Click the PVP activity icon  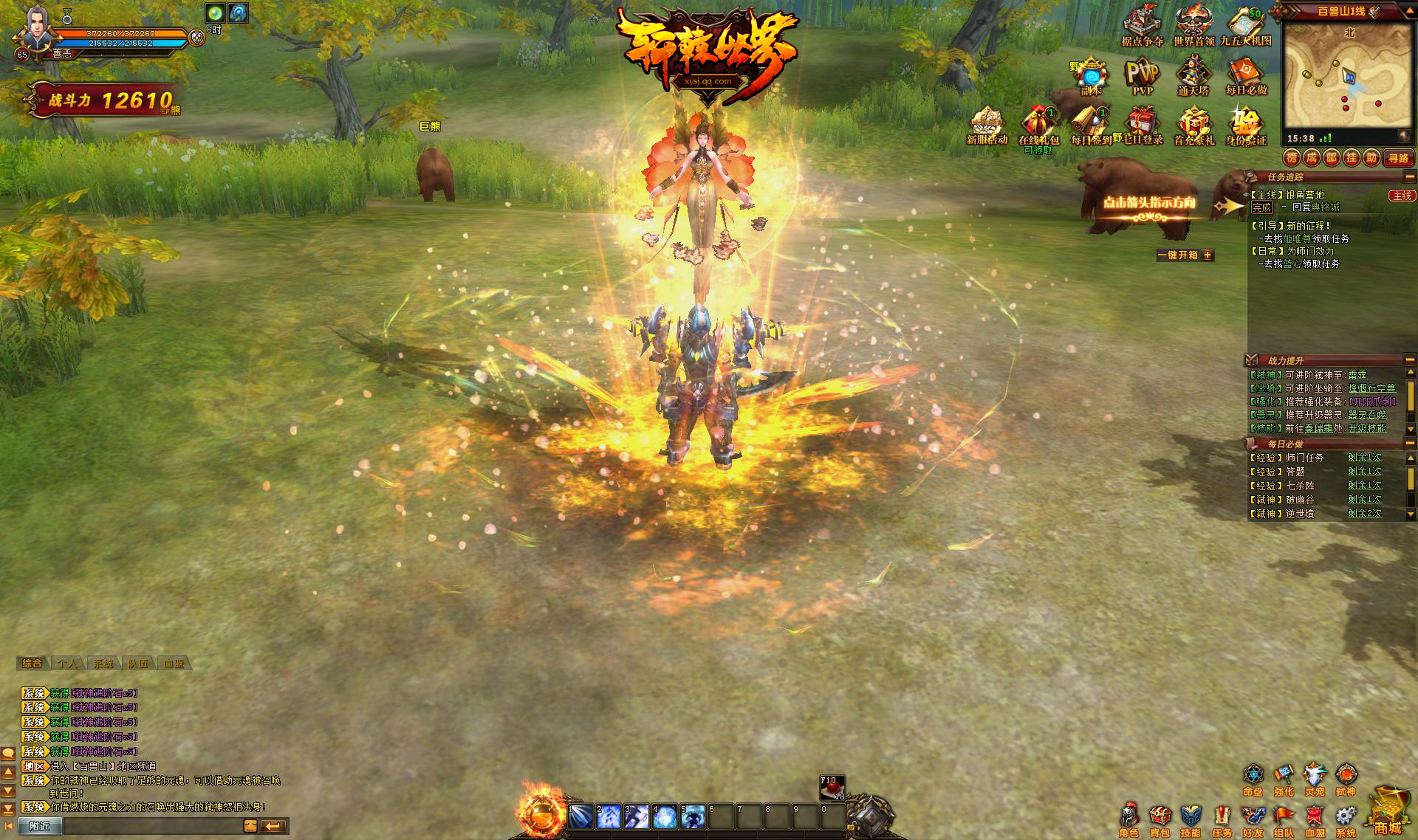[x=1142, y=75]
